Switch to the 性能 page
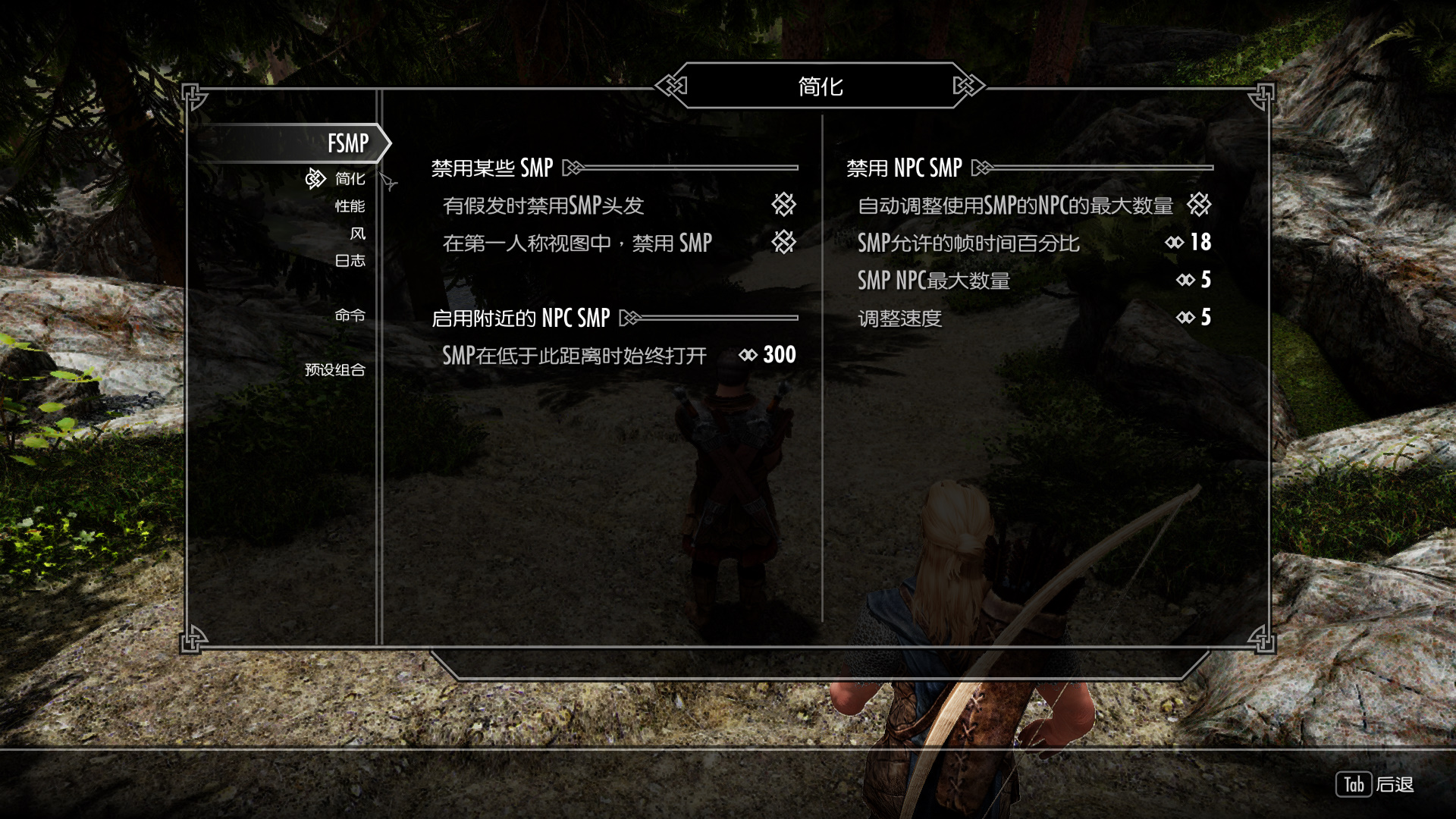 pyautogui.click(x=350, y=206)
